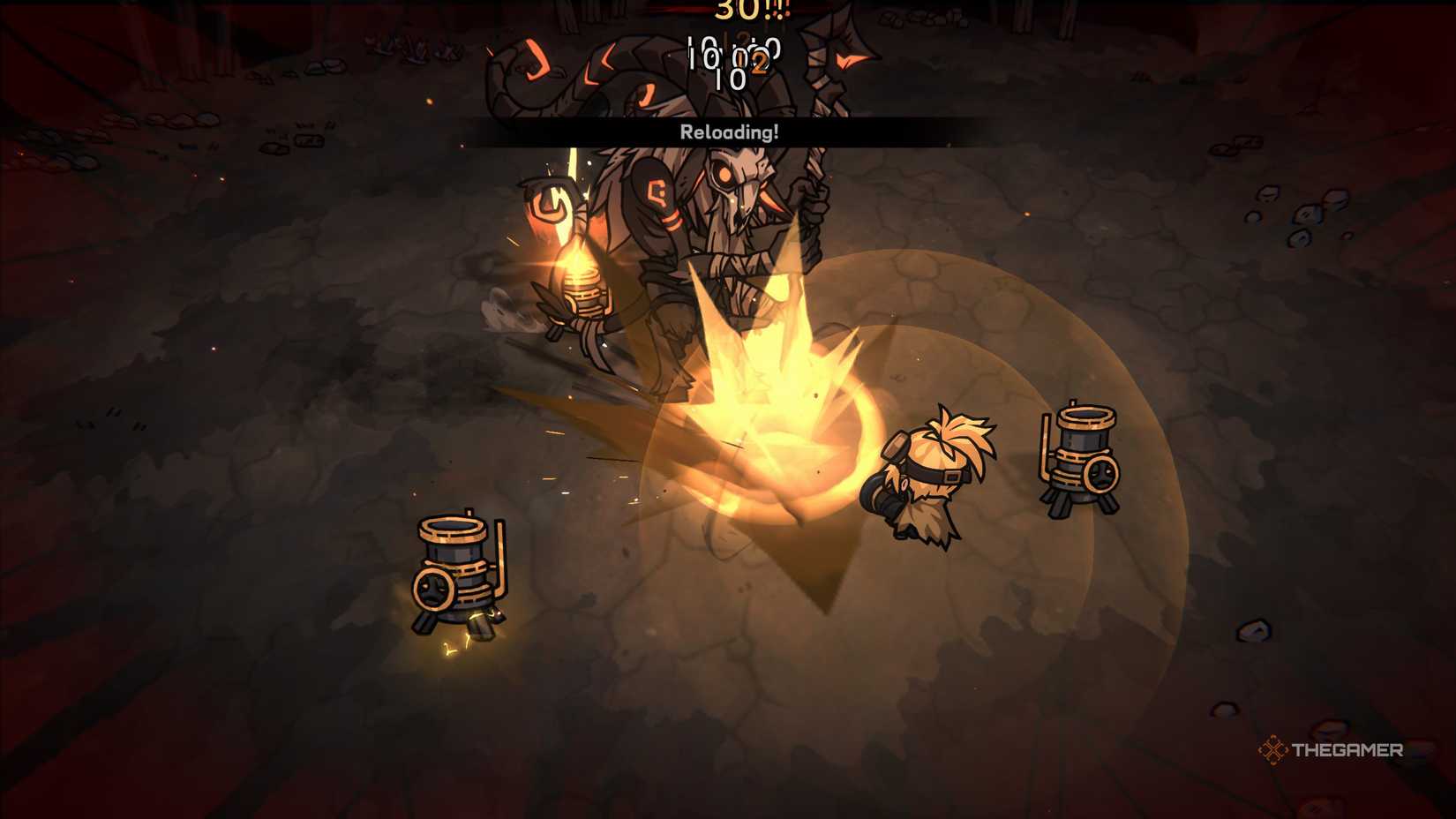Select the orange TheGamer diamond logo

[x=1272, y=750]
